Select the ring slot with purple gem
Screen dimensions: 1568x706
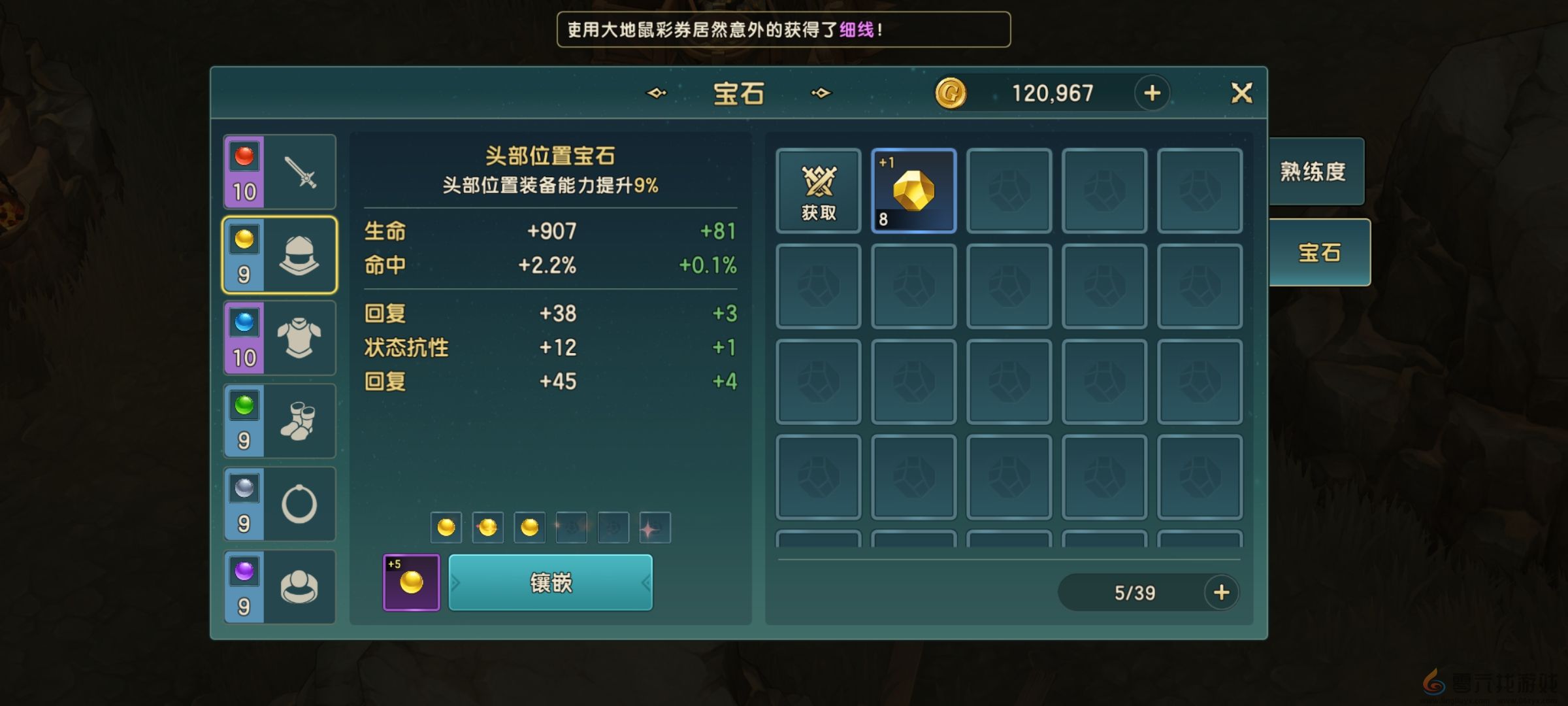click(279, 587)
